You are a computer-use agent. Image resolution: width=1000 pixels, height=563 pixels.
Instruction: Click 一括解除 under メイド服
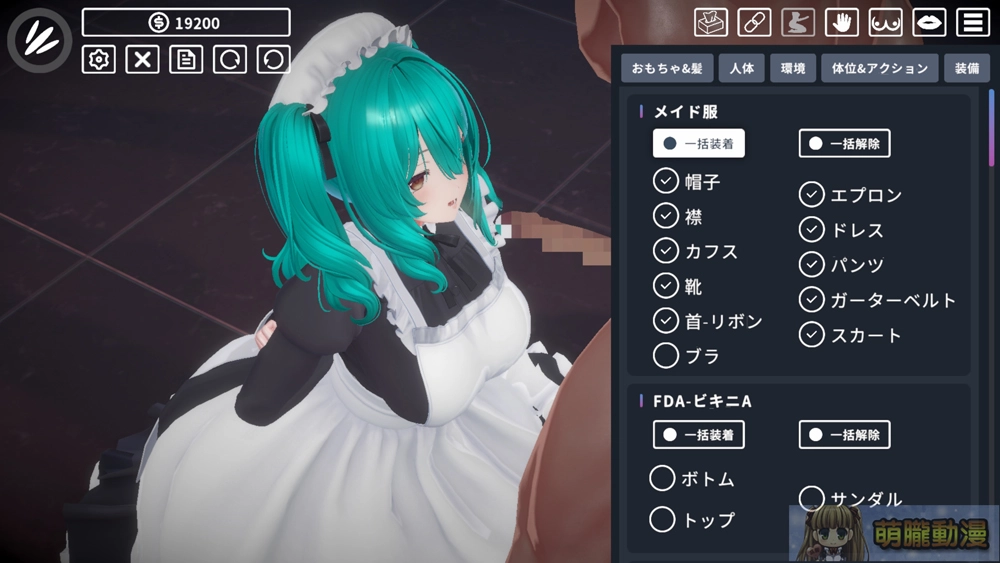(x=844, y=143)
